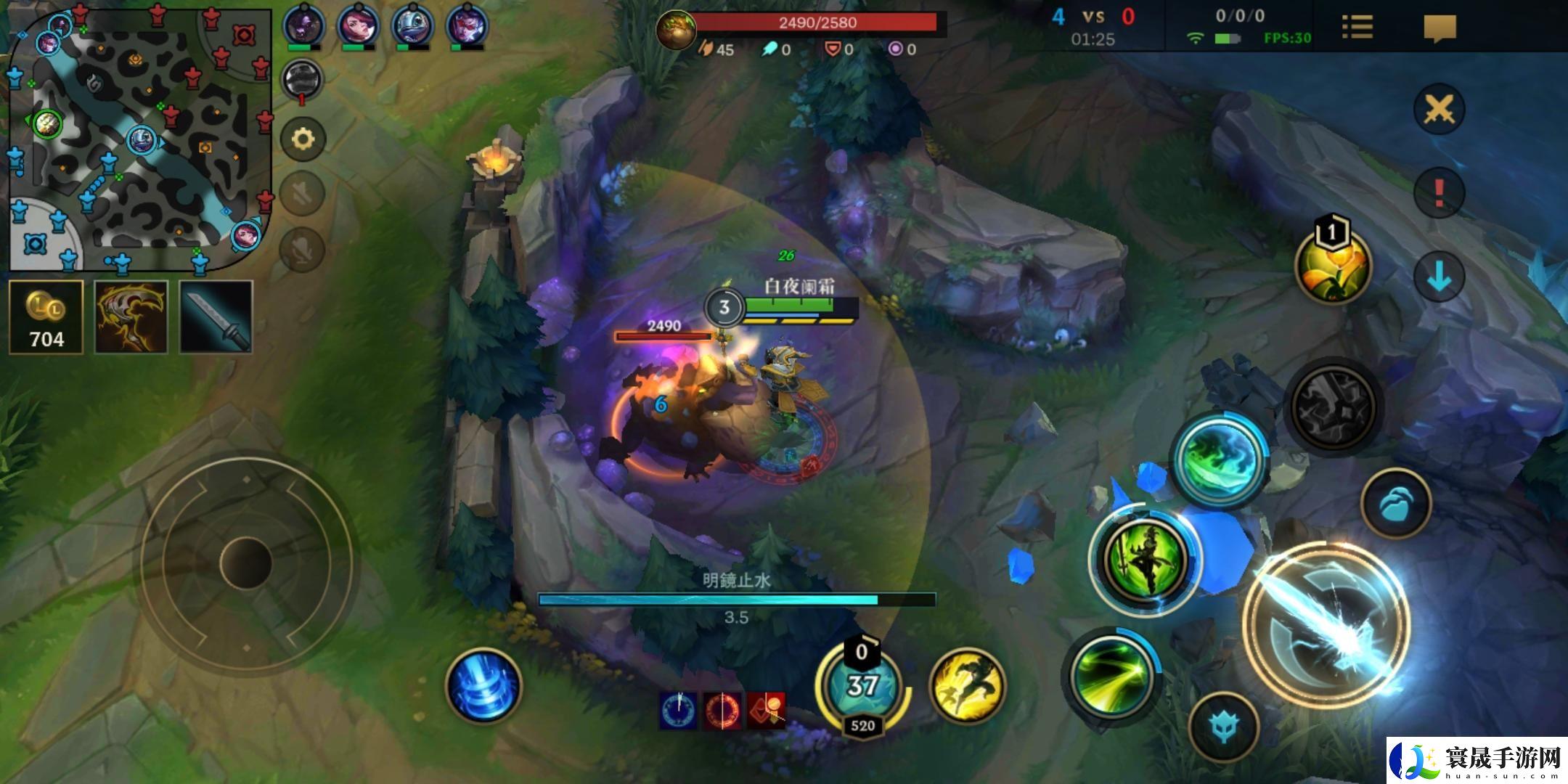The width and height of the screenshot is (1568, 784).
Task: Use the honeyfruit item with 1 charge
Action: point(1333,266)
